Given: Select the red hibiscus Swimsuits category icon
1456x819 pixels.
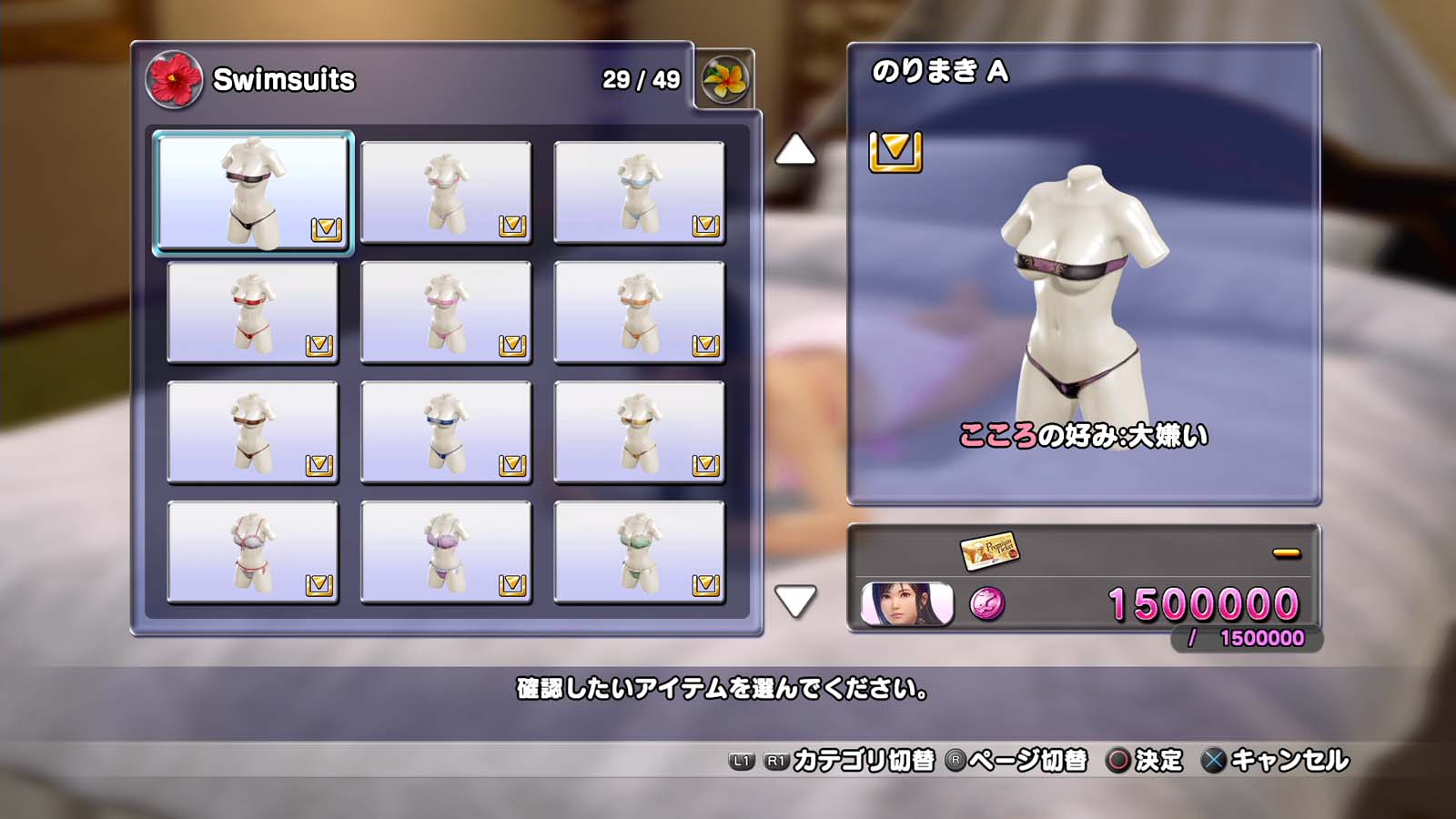Looking at the screenshot, I should click(173, 79).
